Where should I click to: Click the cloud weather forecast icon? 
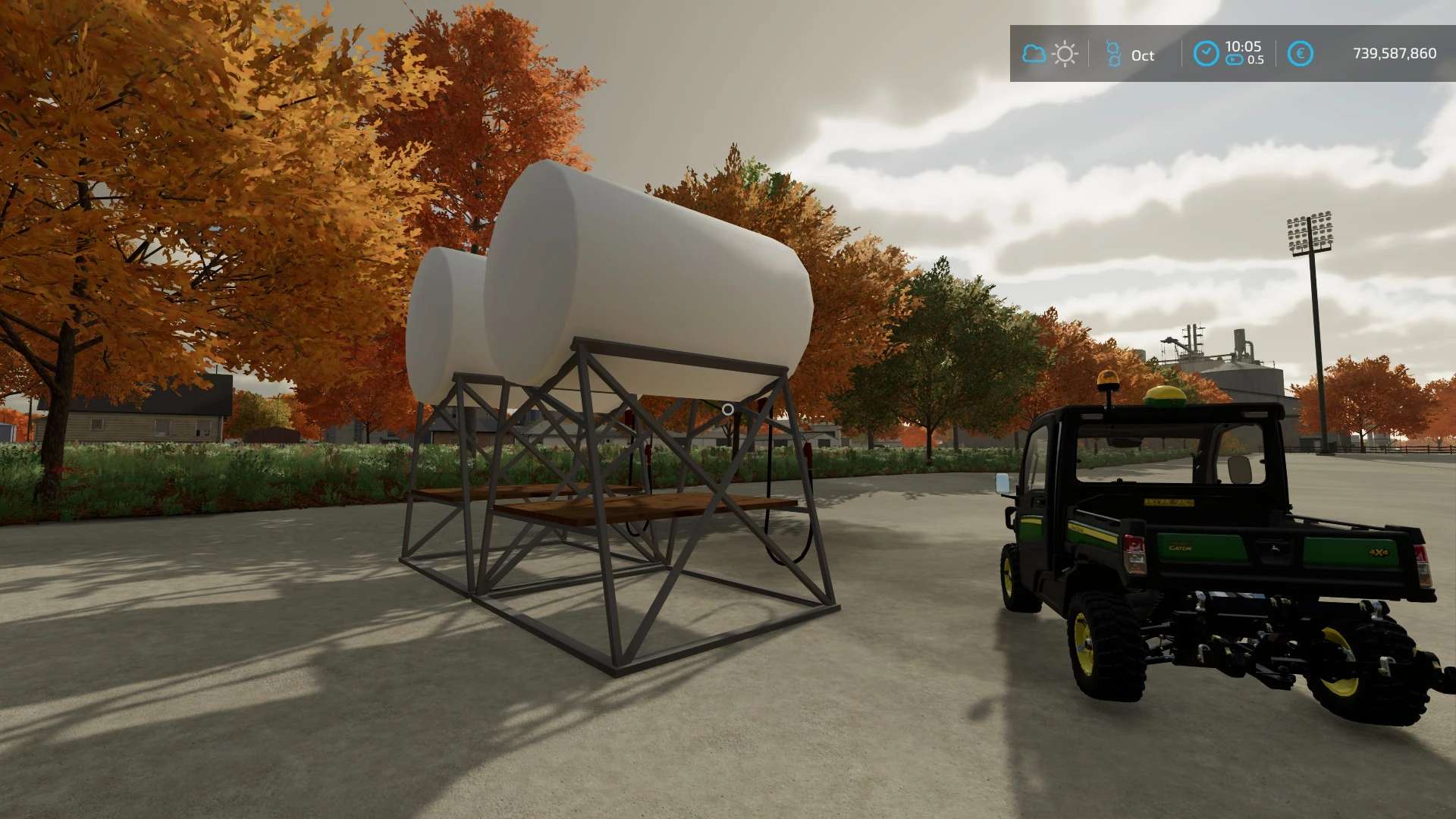coord(1034,54)
